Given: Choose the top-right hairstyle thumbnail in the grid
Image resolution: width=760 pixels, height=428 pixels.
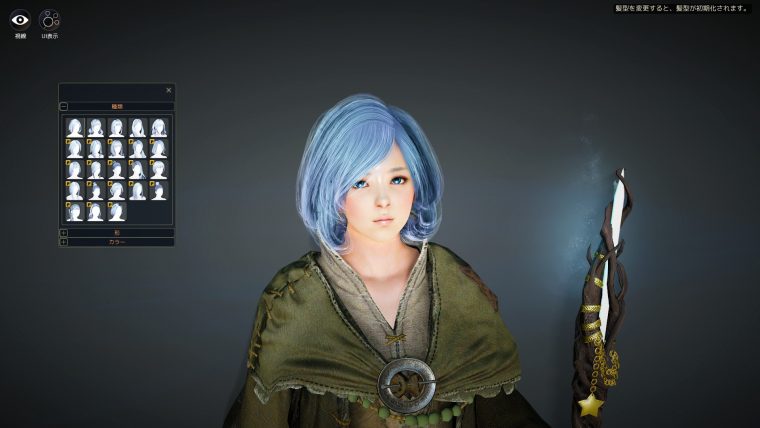Looking at the screenshot, I should tap(158, 127).
